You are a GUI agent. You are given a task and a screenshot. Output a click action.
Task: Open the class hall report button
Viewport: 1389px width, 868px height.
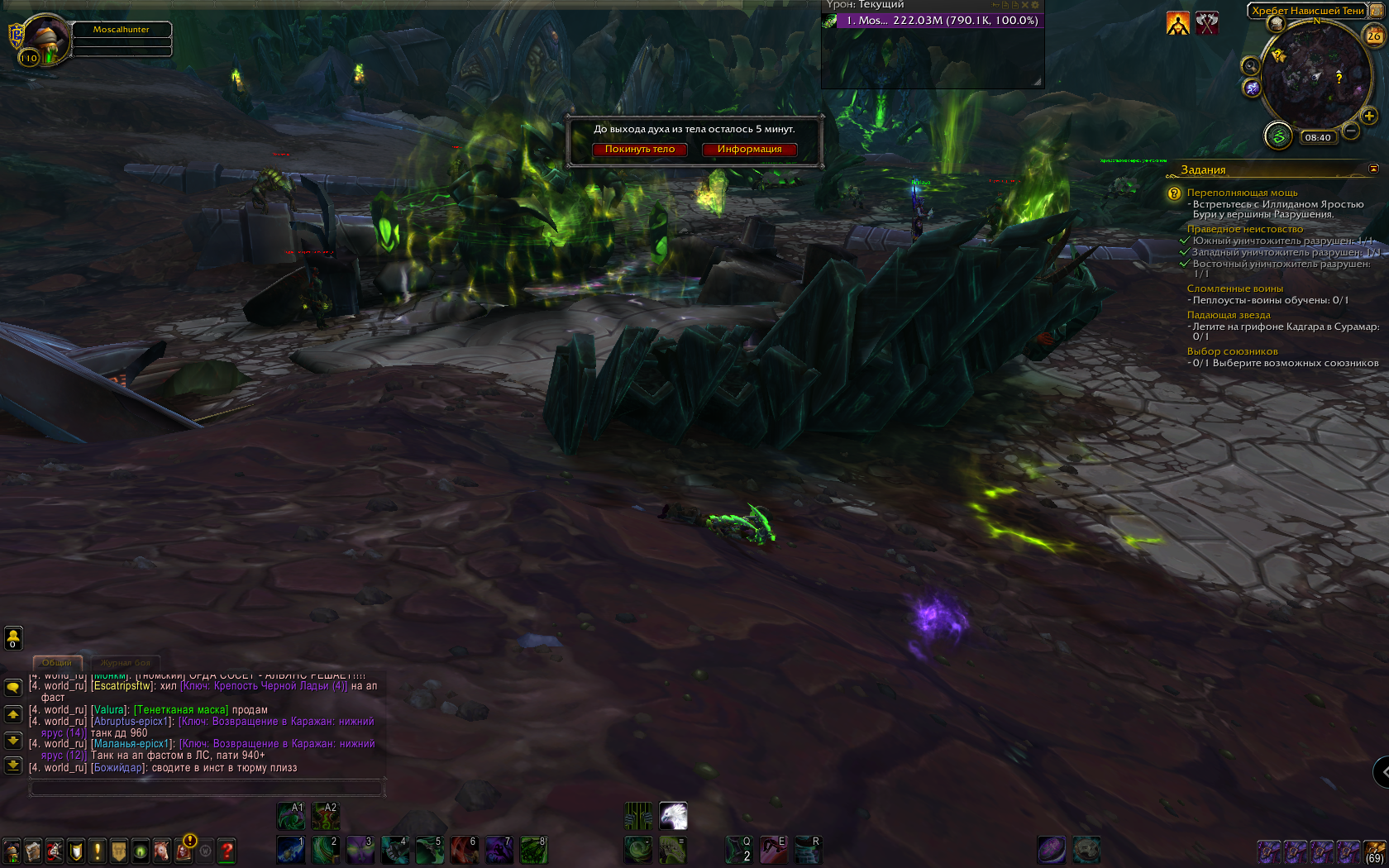[1278, 136]
